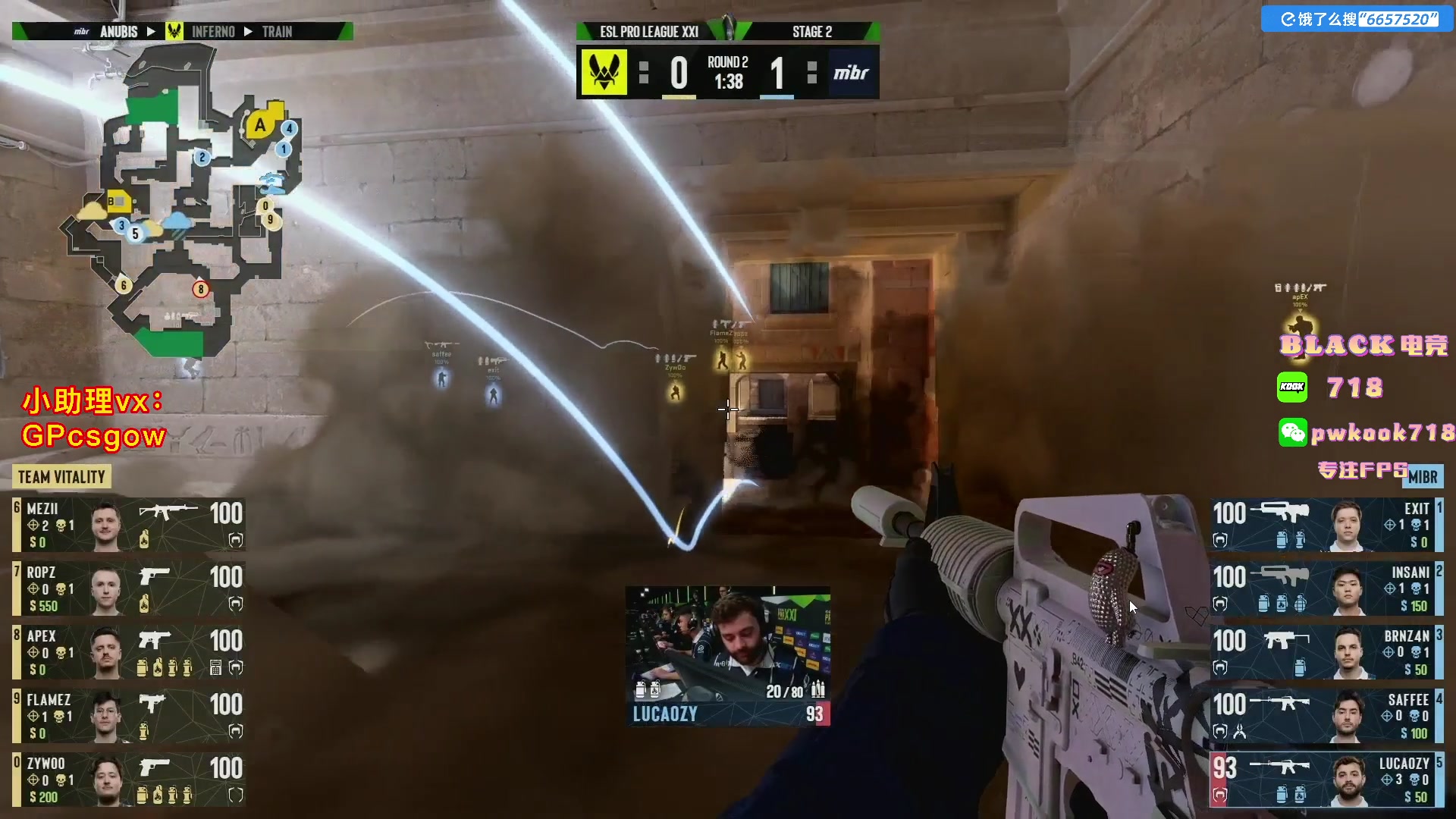Open the blue search banner ad

pyautogui.click(x=1358, y=19)
